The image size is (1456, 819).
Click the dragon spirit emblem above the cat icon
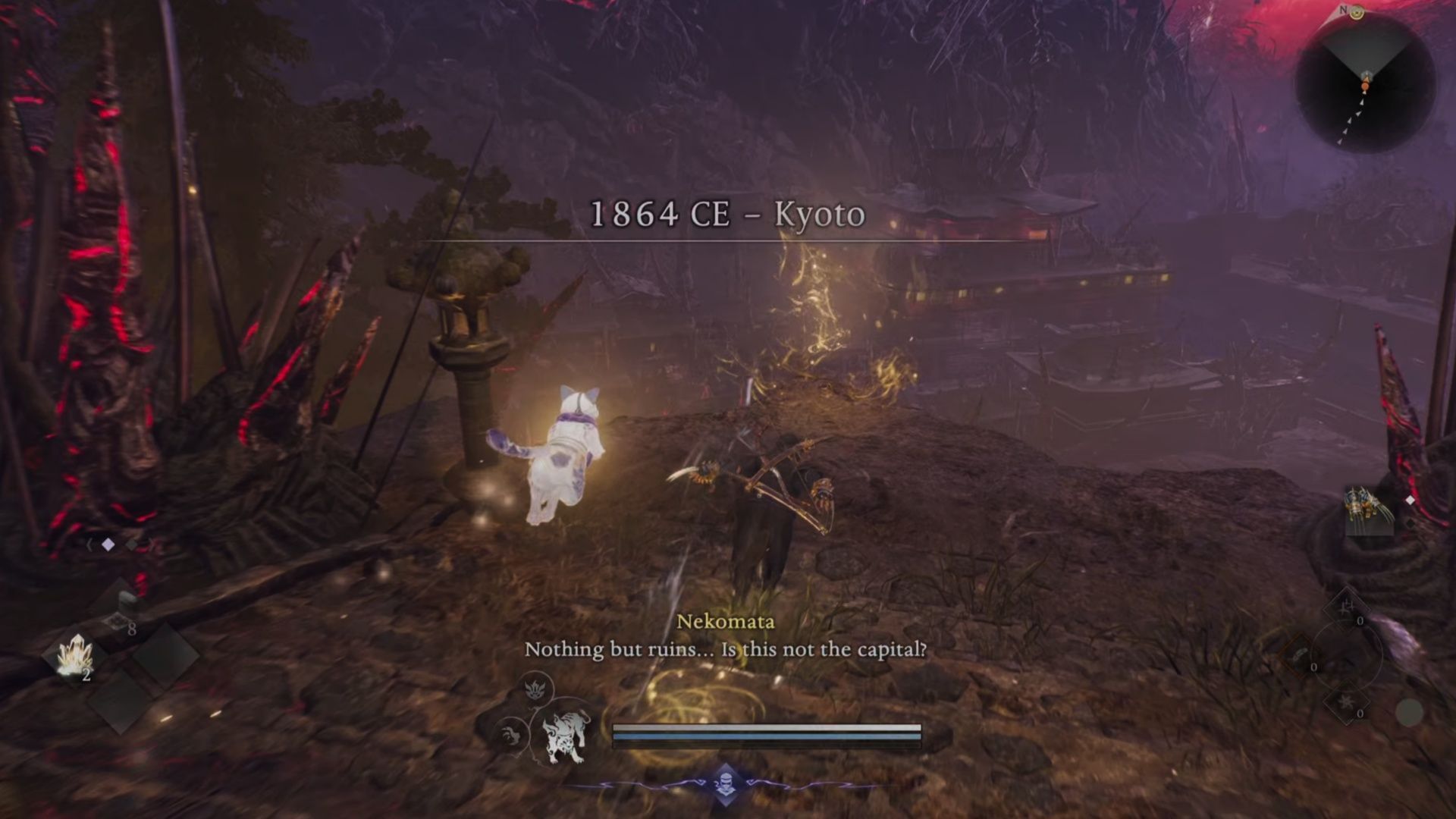(535, 689)
